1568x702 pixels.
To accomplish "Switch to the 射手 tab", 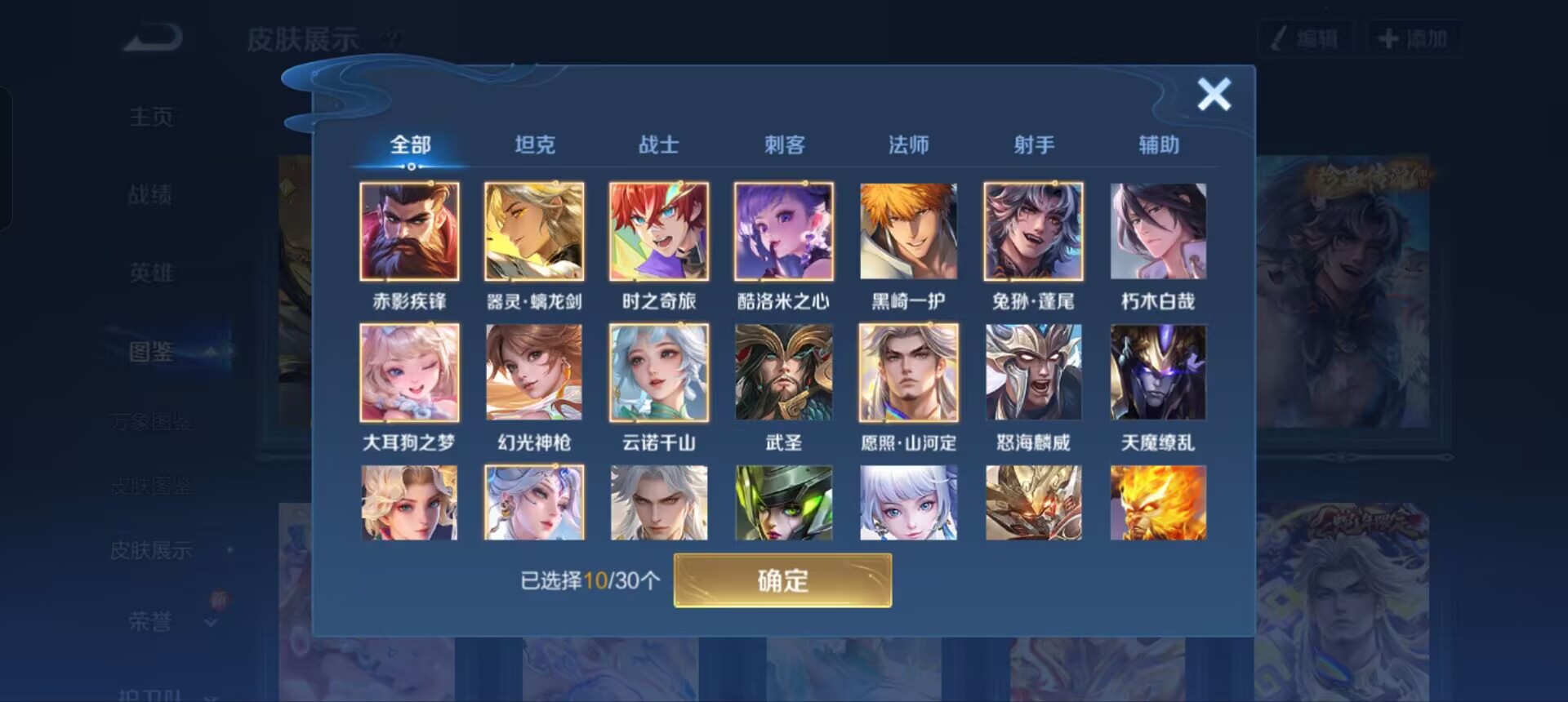I will pos(1033,144).
